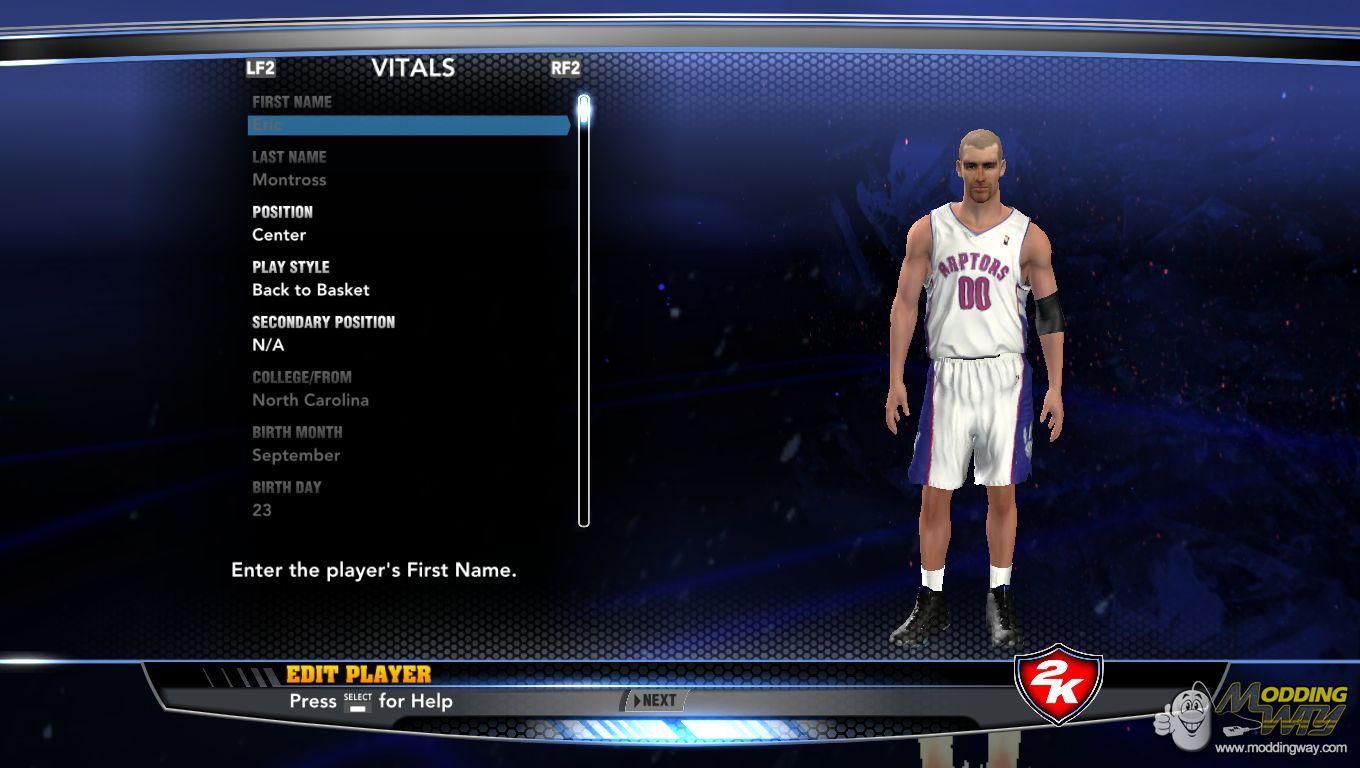Screen dimensions: 1360x768
Task: Click the vitals list scrollbar
Action: (584, 310)
